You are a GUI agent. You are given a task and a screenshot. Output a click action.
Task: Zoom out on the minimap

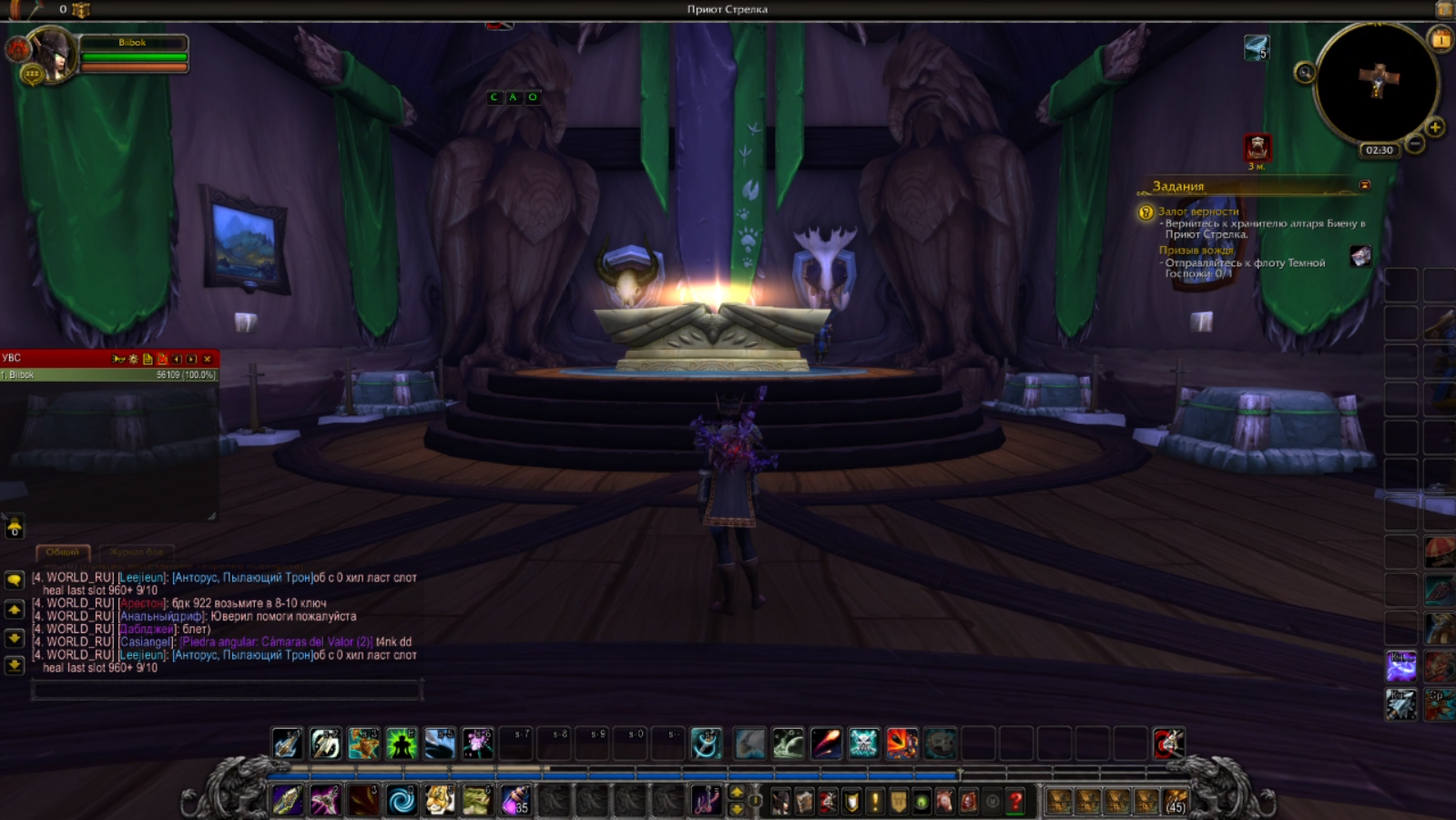(1415, 144)
